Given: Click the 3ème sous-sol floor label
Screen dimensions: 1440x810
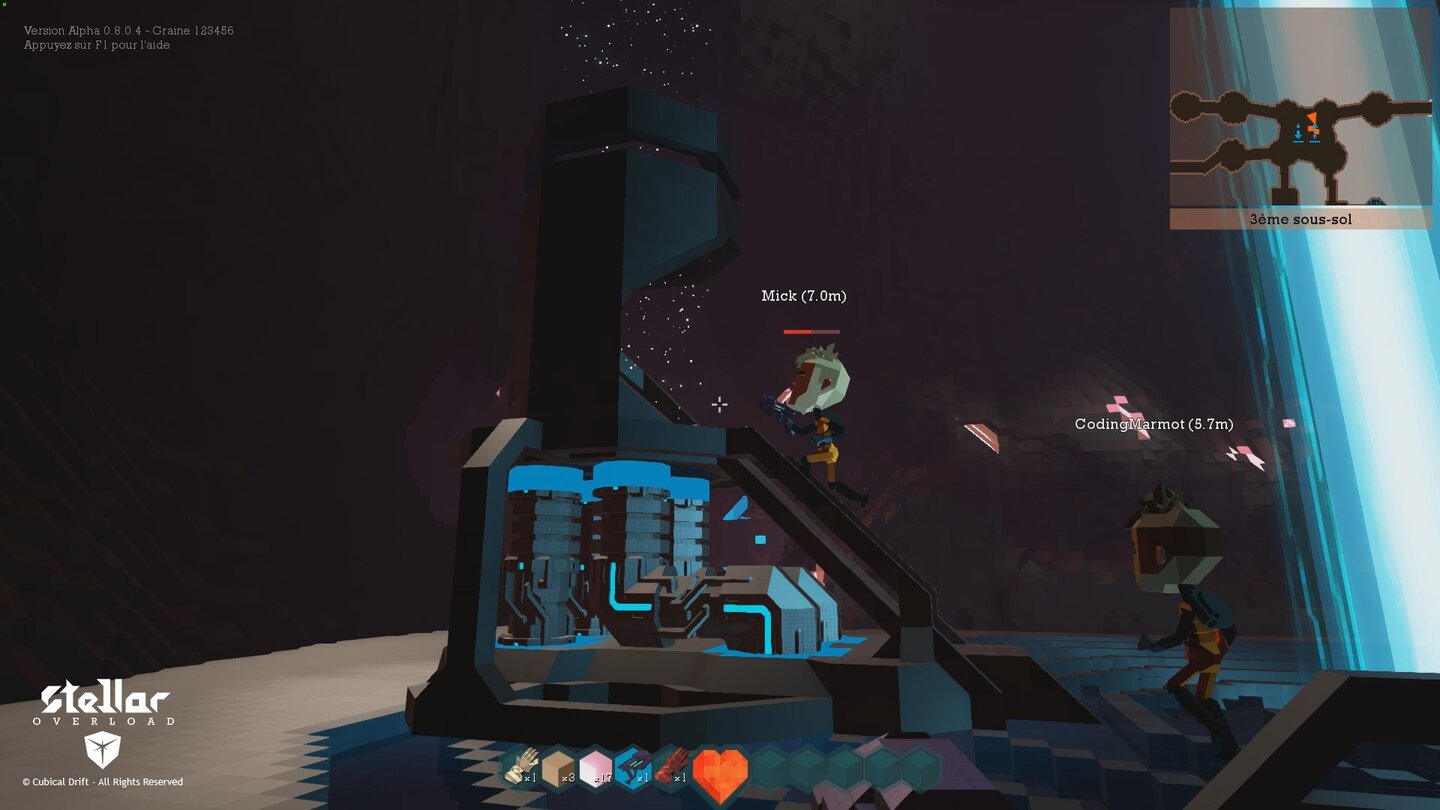Looking at the screenshot, I should (1301, 218).
